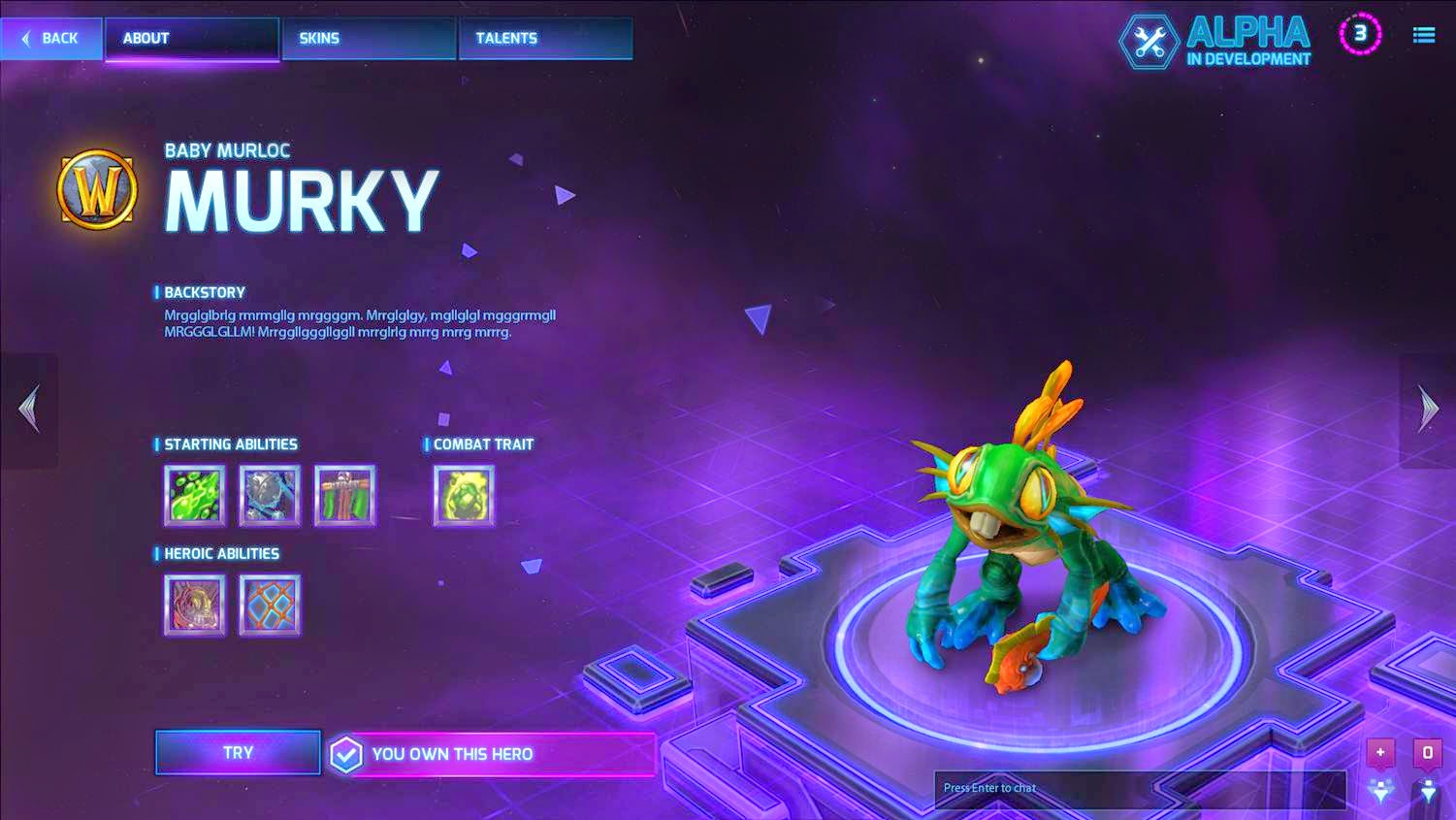Advance to the next hero with the right arrow

click(x=1427, y=409)
